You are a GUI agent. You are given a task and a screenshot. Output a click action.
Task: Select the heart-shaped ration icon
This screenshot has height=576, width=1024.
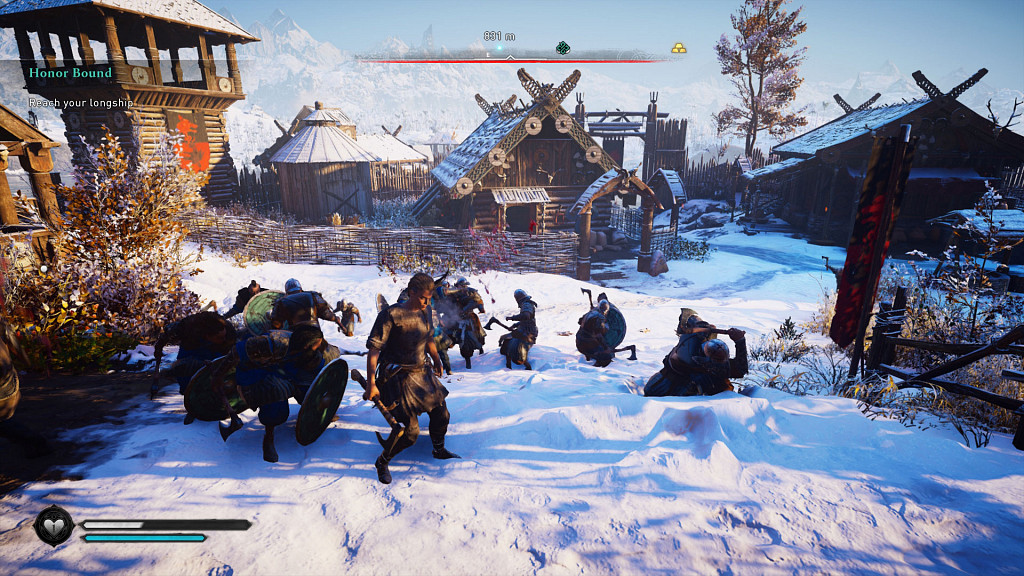click(53, 525)
